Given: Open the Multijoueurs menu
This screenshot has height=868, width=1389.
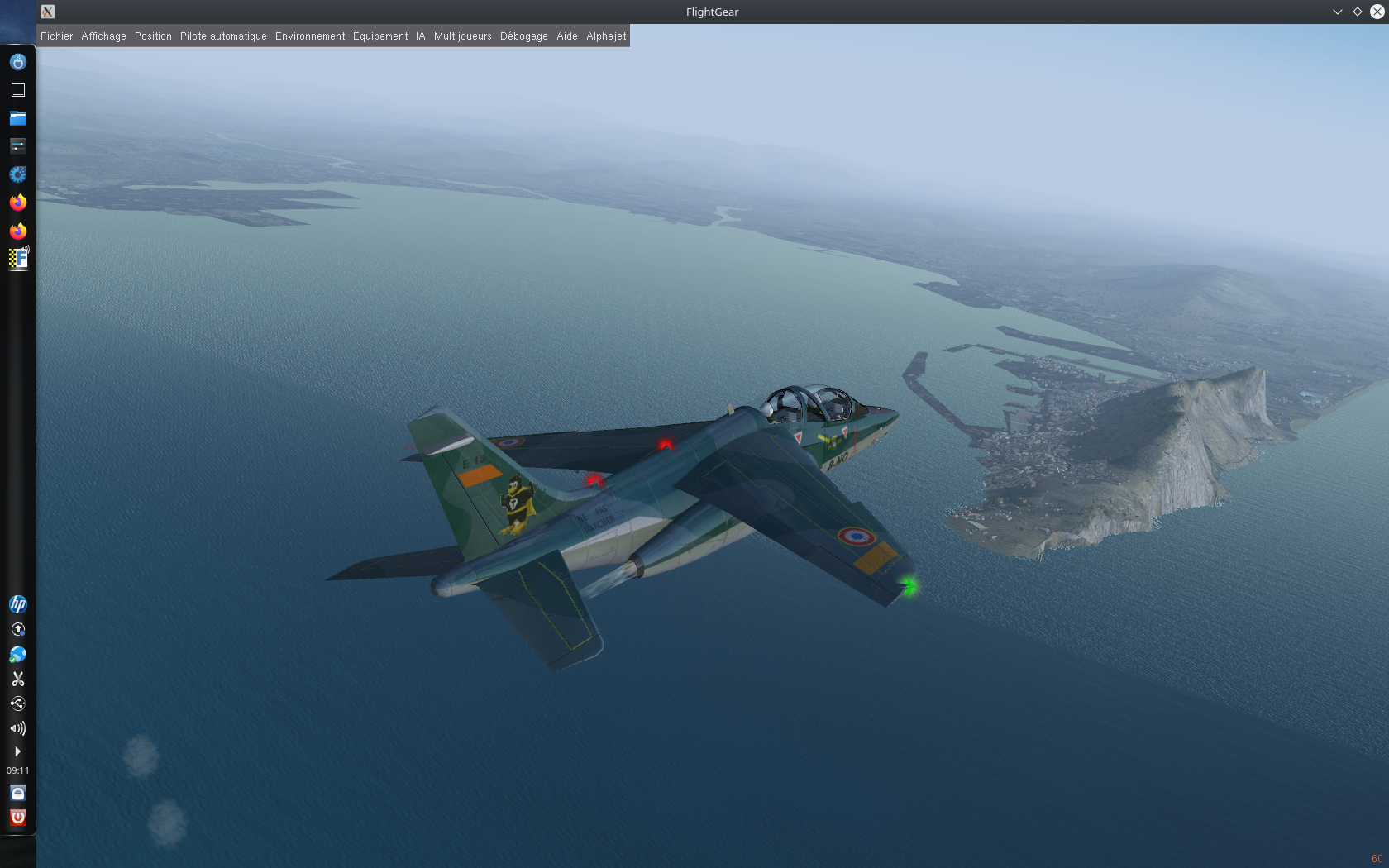Looking at the screenshot, I should [x=462, y=36].
